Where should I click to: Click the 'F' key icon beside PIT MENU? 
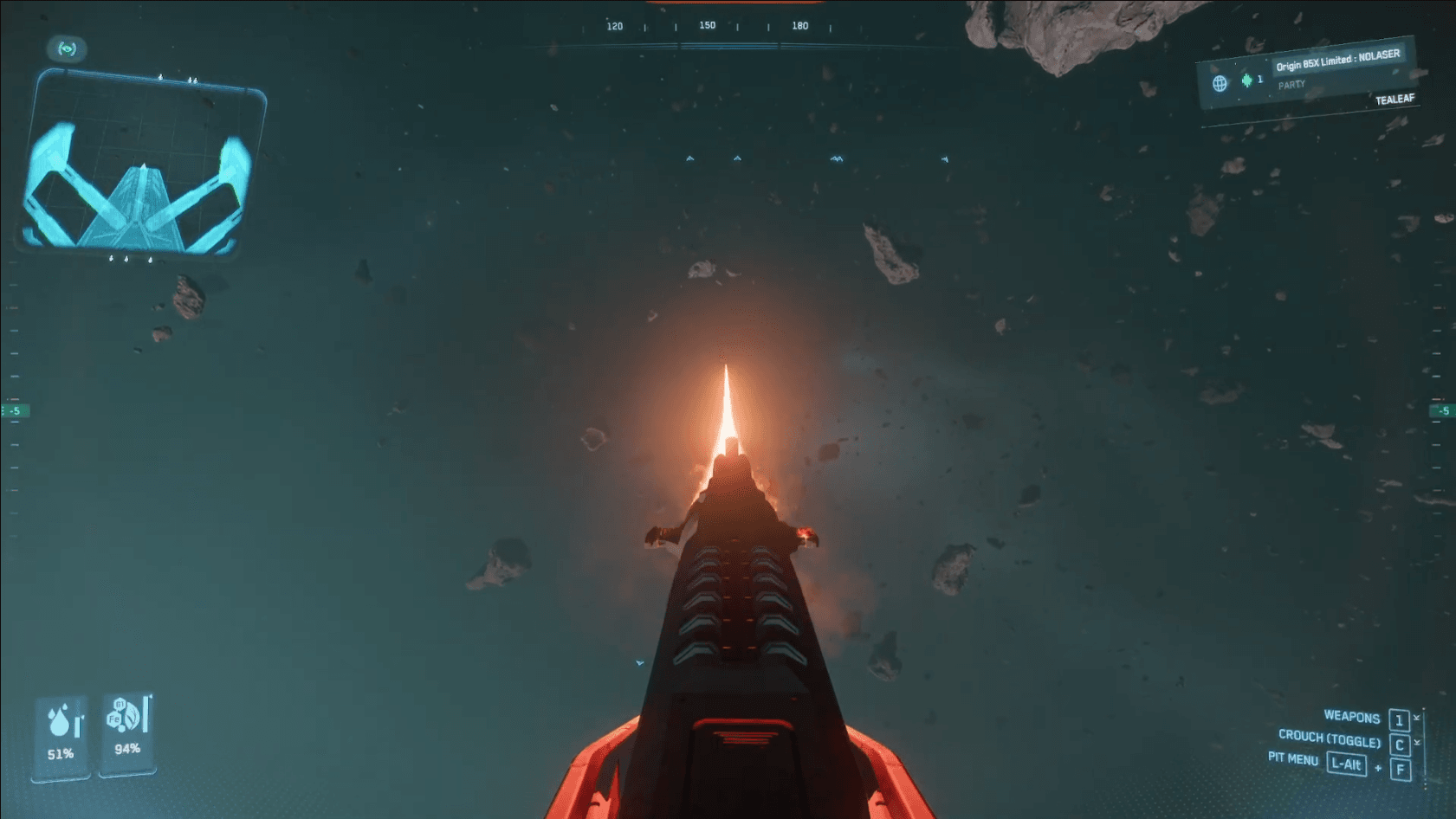[x=1400, y=768]
